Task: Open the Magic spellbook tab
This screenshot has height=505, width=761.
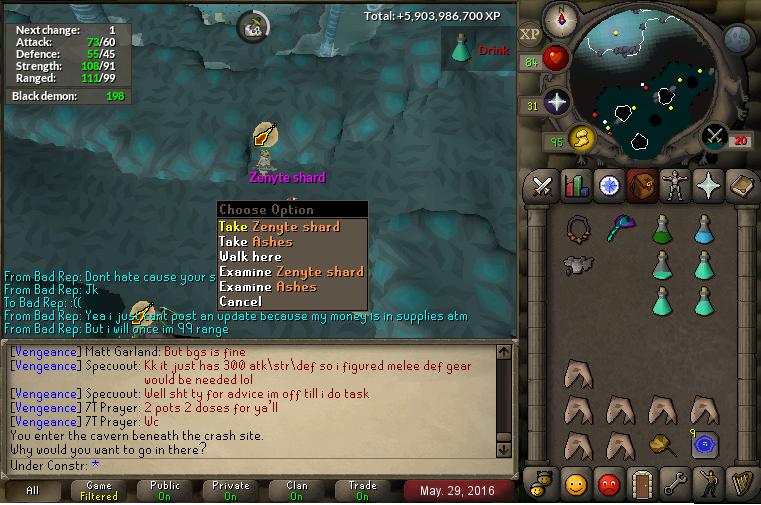Action: tap(741, 186)
